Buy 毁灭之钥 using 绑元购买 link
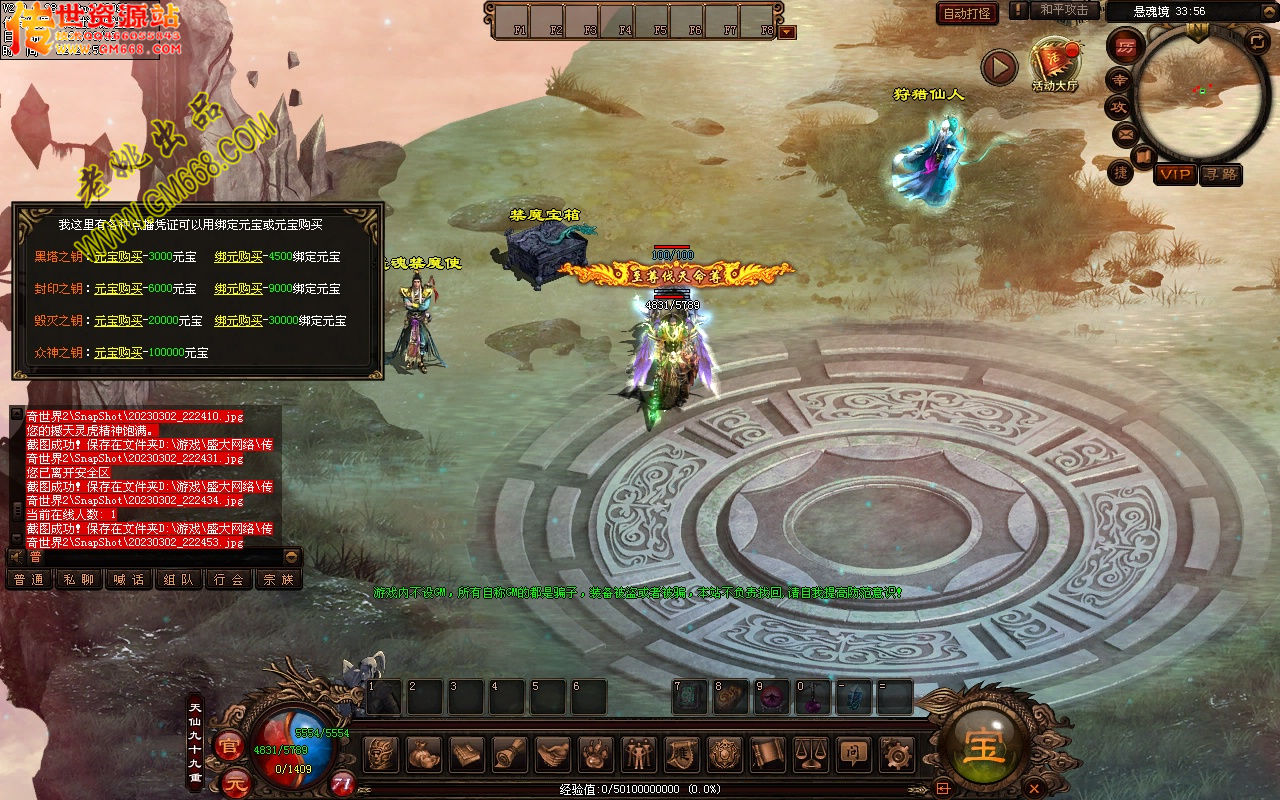The height and width of the screenshot is (800, 1280). click(238, 321)
